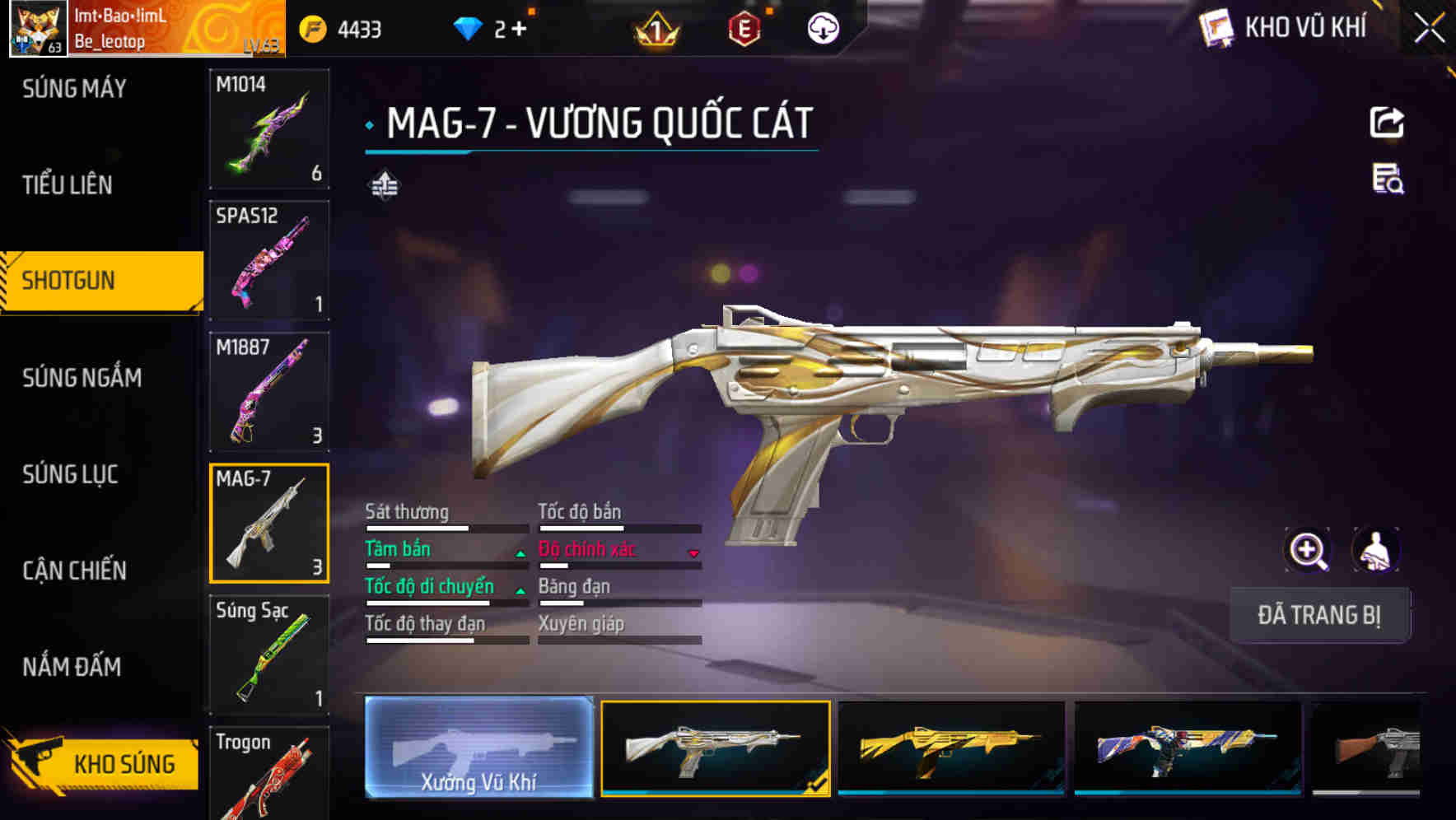
Task: Choose the SPAS12 shotgun tile
Action: click(x=269, y=260)
